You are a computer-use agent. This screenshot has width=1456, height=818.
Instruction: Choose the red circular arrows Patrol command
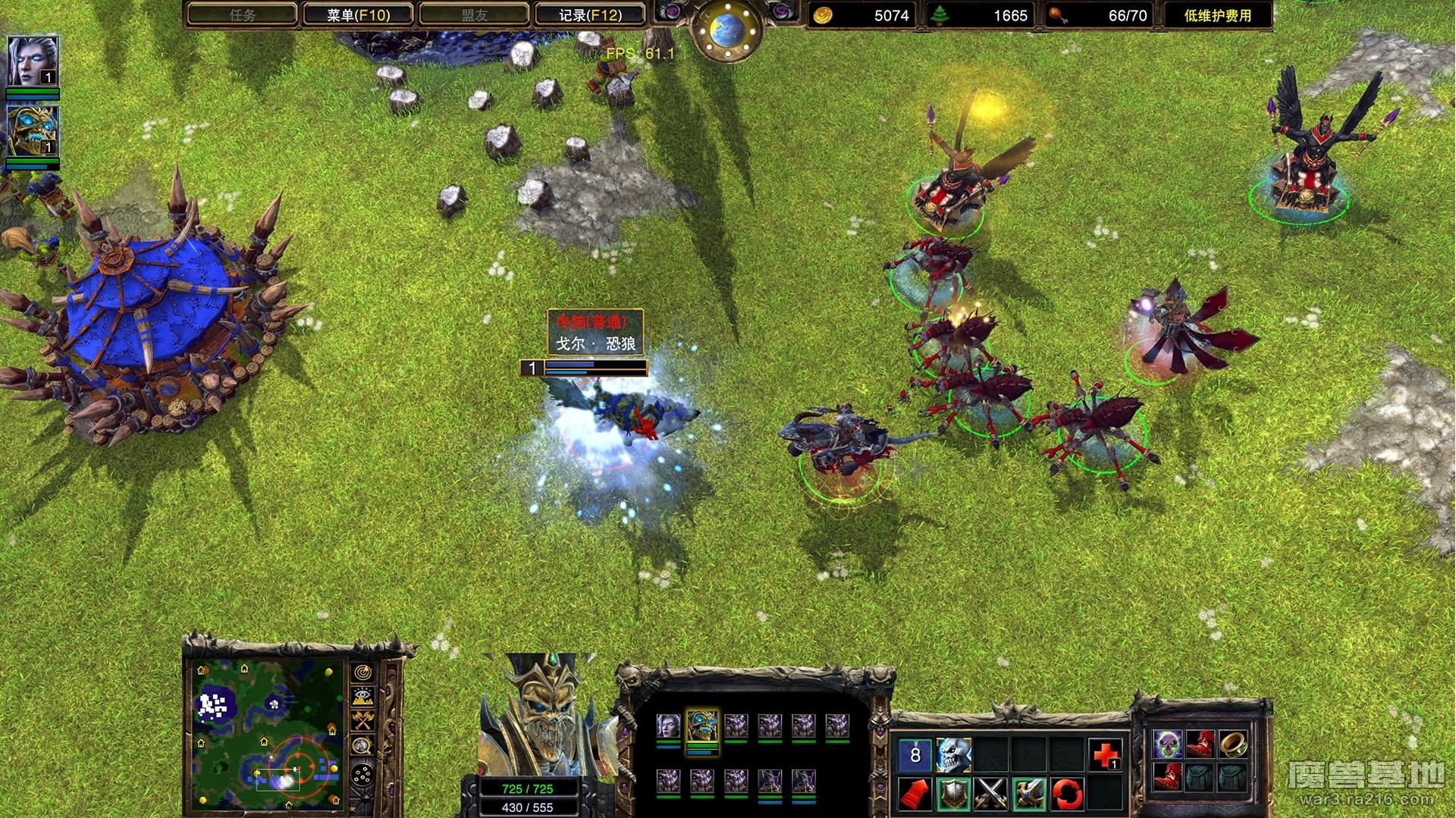click(1067, 794)
